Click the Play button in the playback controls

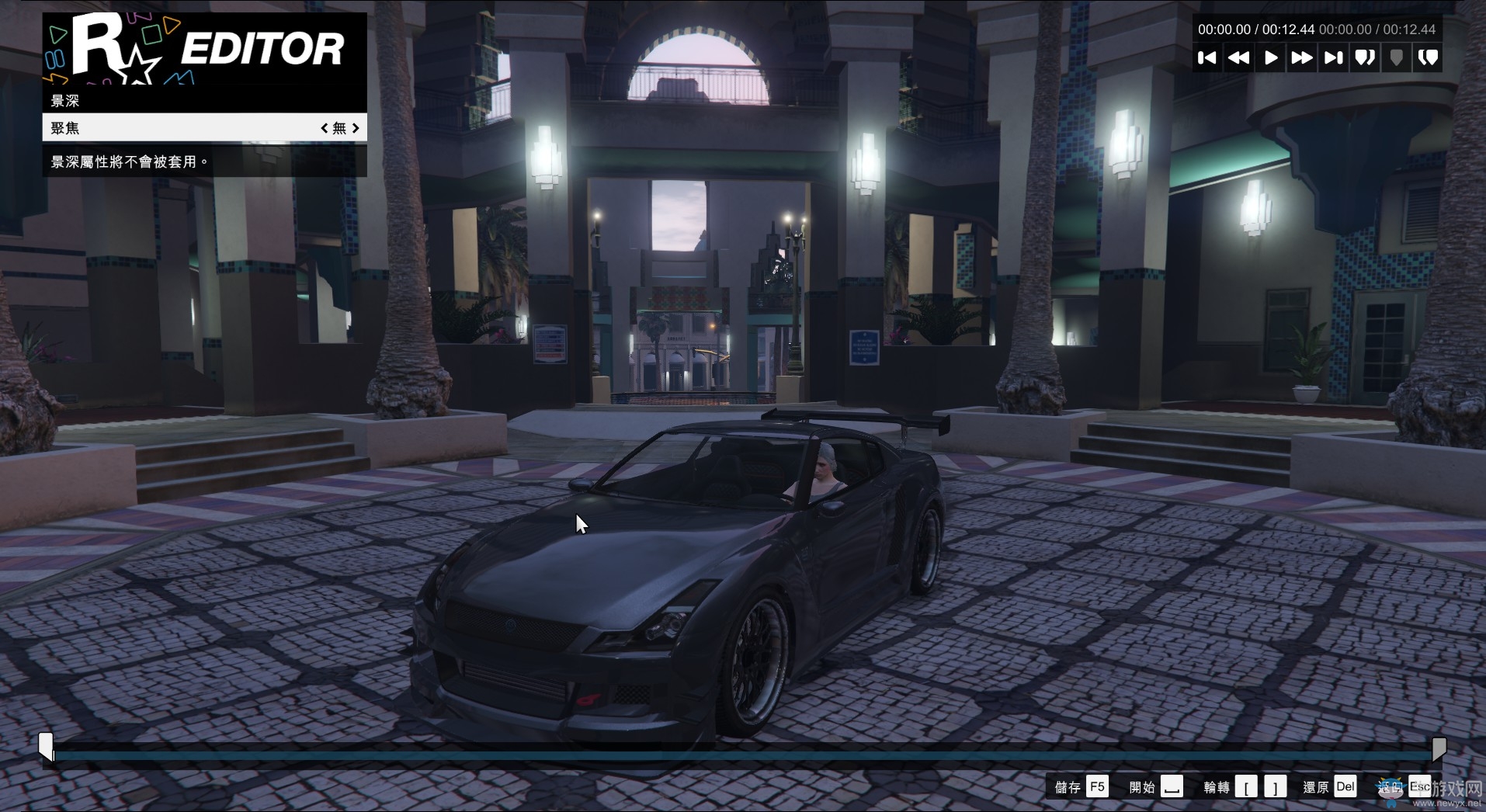click(x=1270, y=57)
